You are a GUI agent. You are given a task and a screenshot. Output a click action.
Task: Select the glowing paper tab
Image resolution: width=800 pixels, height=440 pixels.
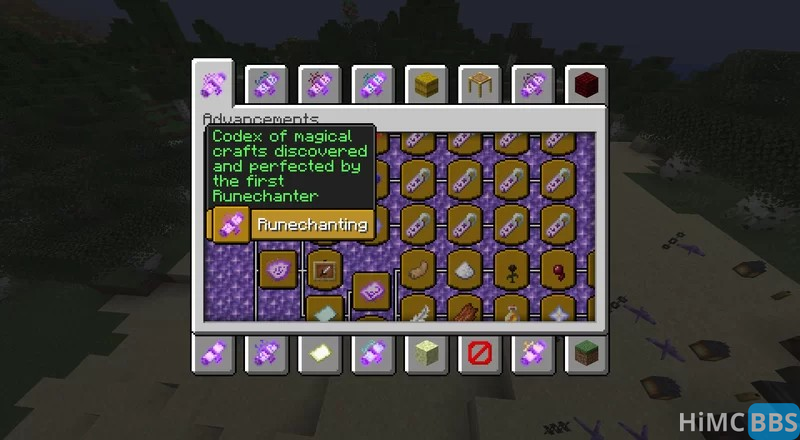pyautogui.click(x=321, y=352)
